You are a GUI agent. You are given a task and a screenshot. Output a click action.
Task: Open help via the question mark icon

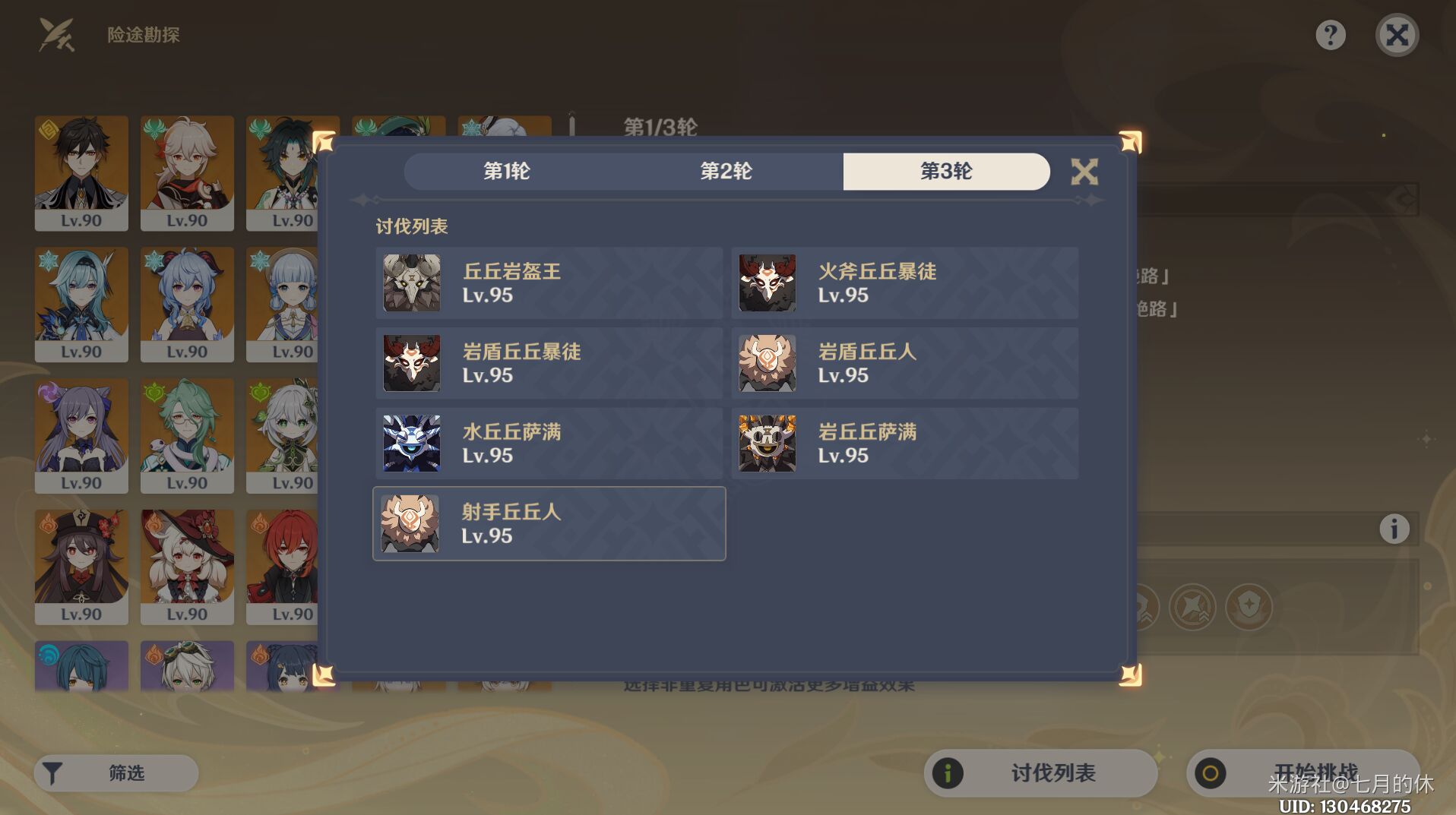coord(1329,35)
